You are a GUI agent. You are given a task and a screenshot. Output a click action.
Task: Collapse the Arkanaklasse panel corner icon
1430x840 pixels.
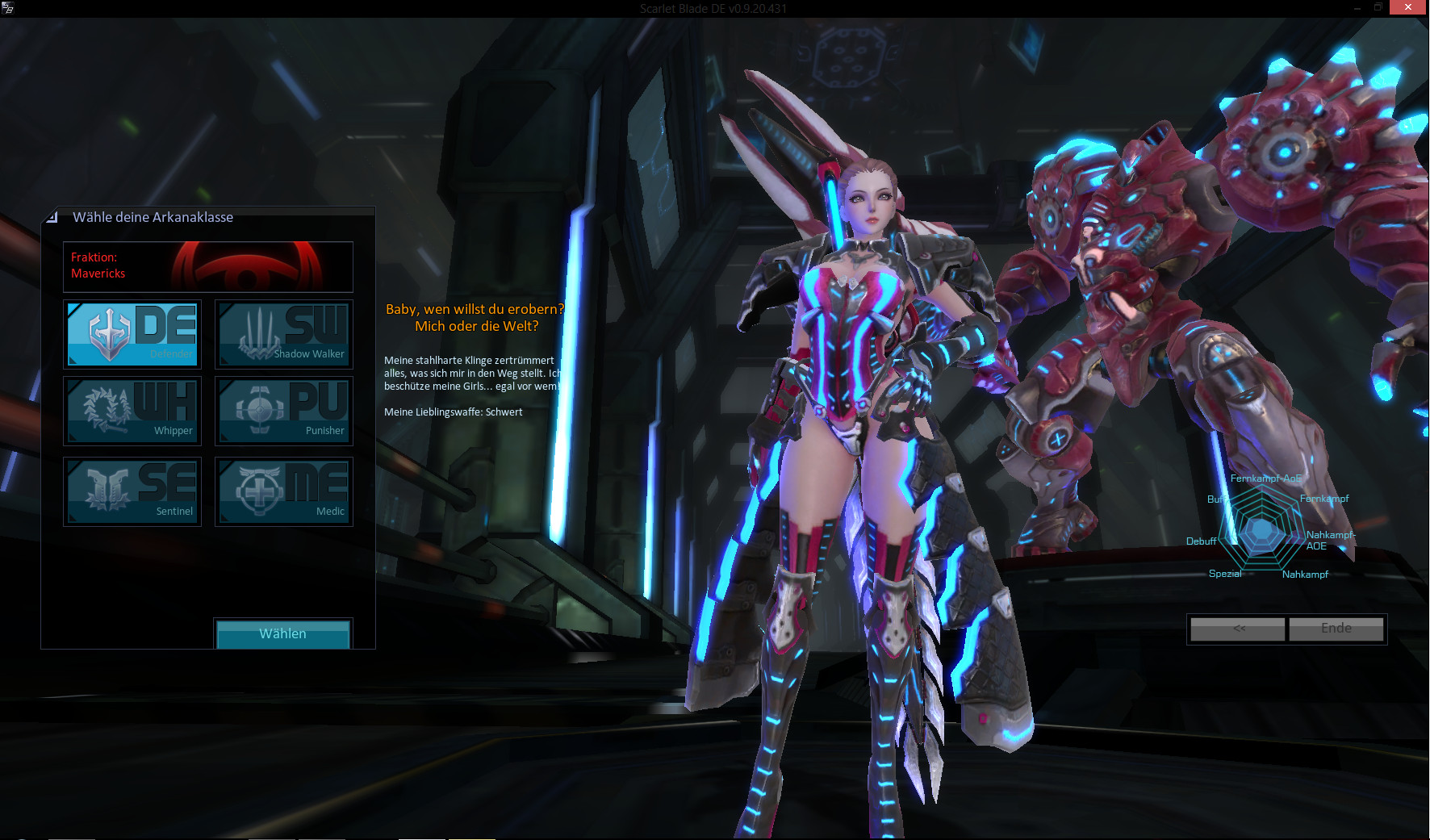coord(52,217)
